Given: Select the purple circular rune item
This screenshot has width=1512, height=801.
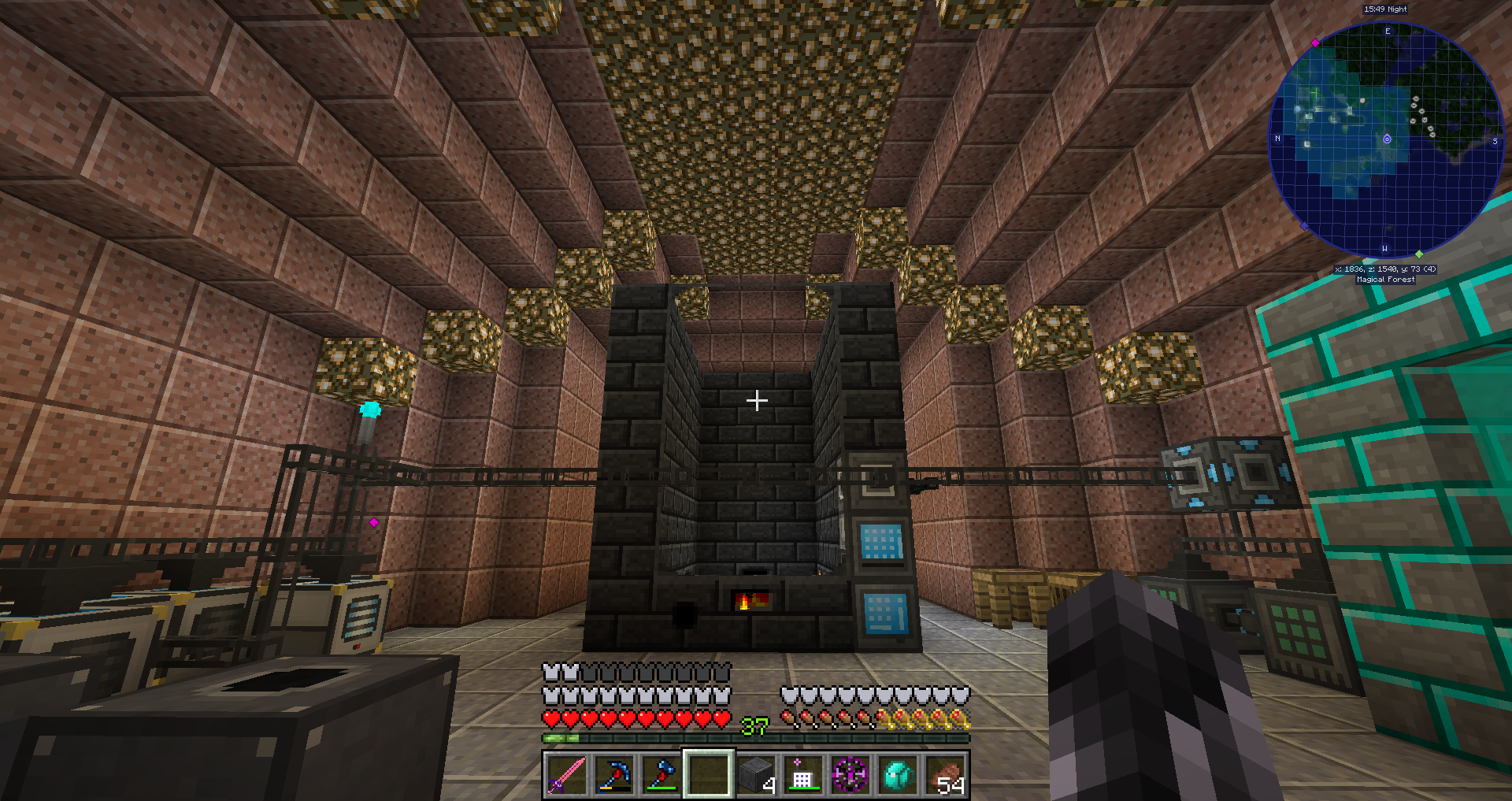Looking at the screenshot, I should pos(850,774).
